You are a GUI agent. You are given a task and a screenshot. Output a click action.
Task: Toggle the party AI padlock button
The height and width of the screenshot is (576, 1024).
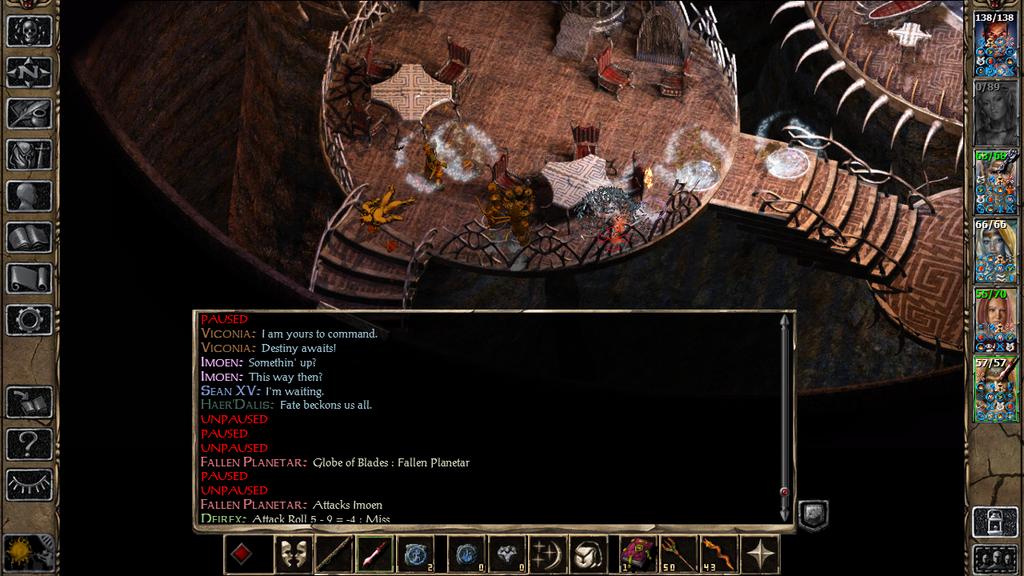click(x=996, y=521)
